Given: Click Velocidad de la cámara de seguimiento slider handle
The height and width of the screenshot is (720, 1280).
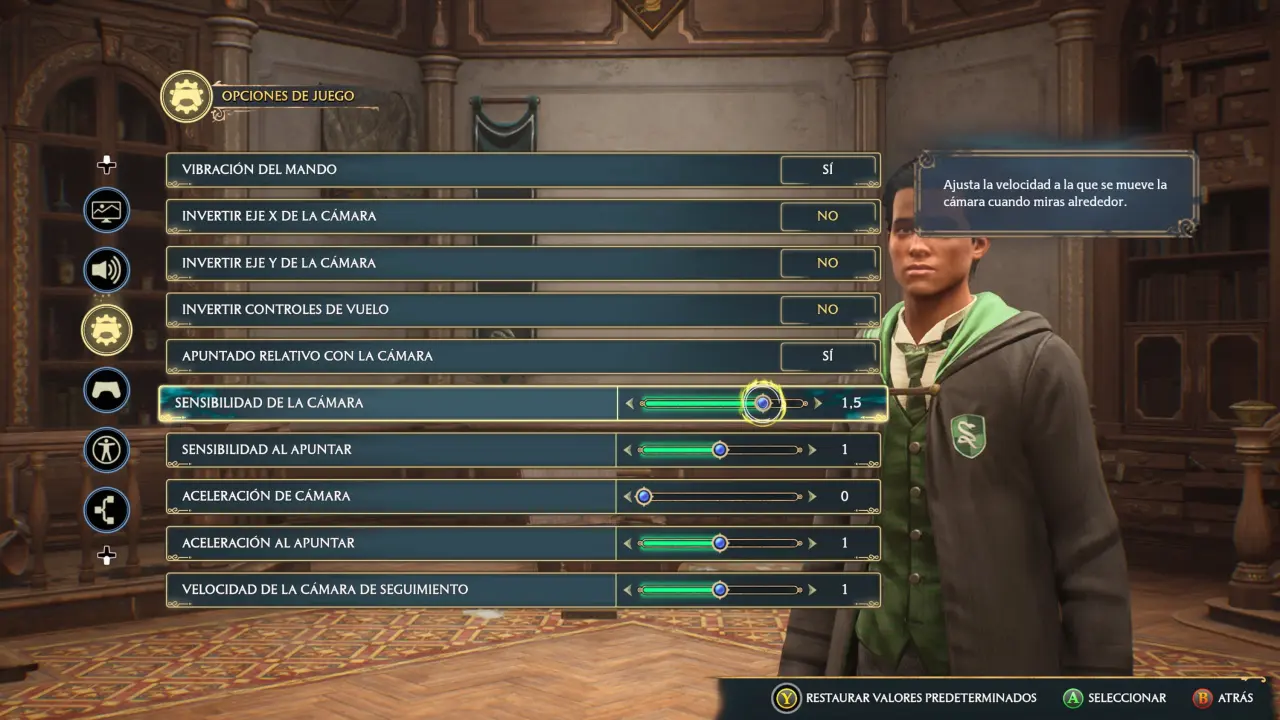Looking at the screenshot, I should tap(719, 590).
